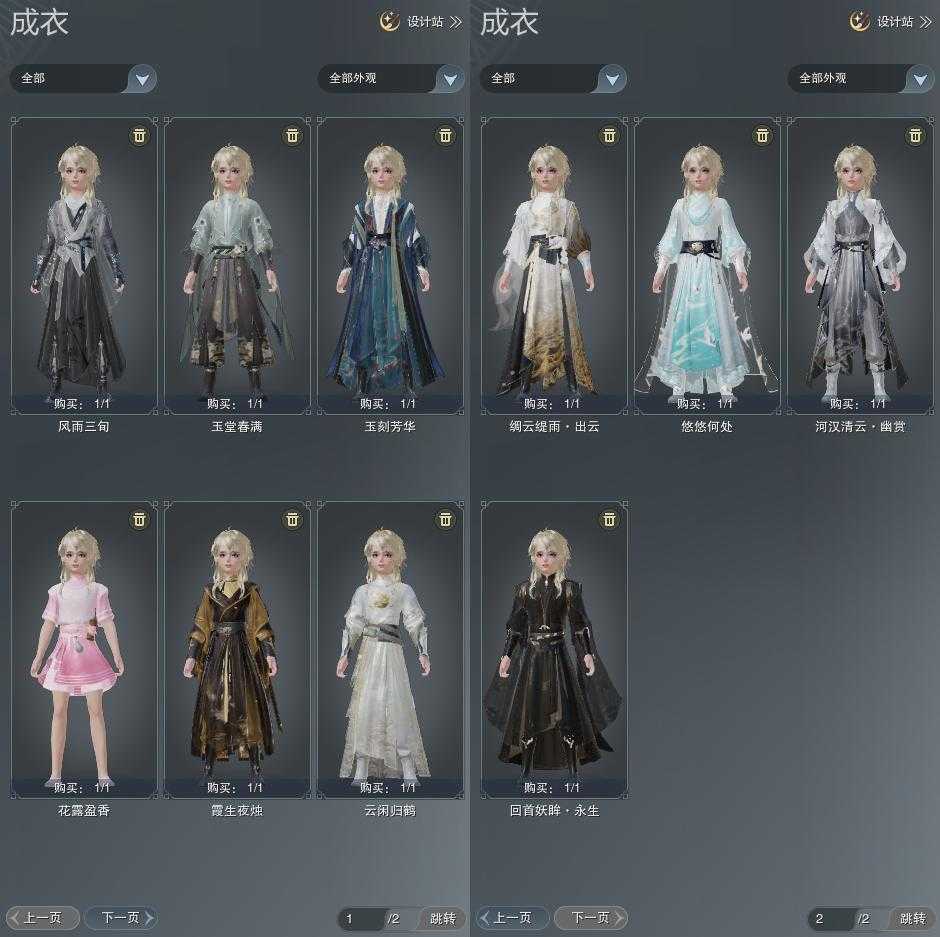Select the 风雨三旬 outfit card
The image size is (940, 937).
pos(84,265)
